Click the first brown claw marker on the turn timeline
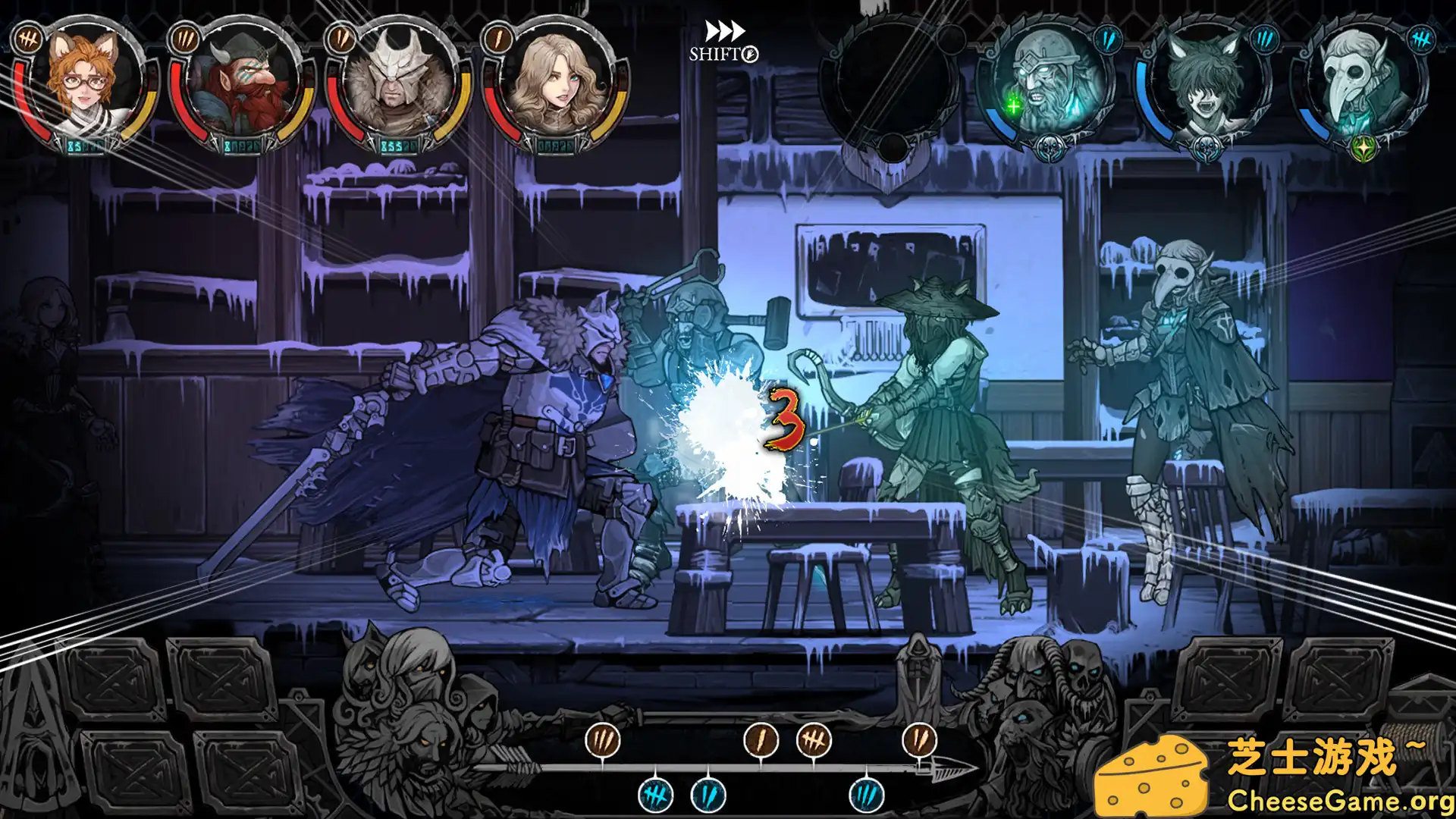Viewport: 1456px width, 819px height. point(603,741)
